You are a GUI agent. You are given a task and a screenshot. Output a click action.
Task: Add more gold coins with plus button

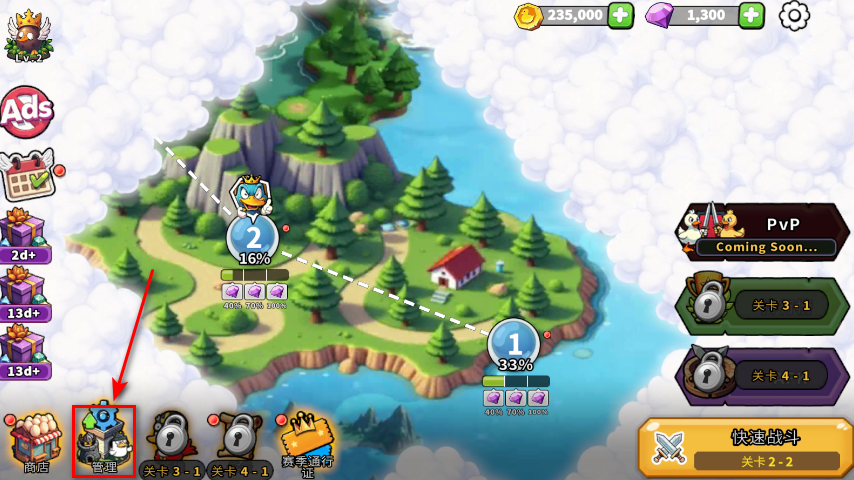pos(620,15)
